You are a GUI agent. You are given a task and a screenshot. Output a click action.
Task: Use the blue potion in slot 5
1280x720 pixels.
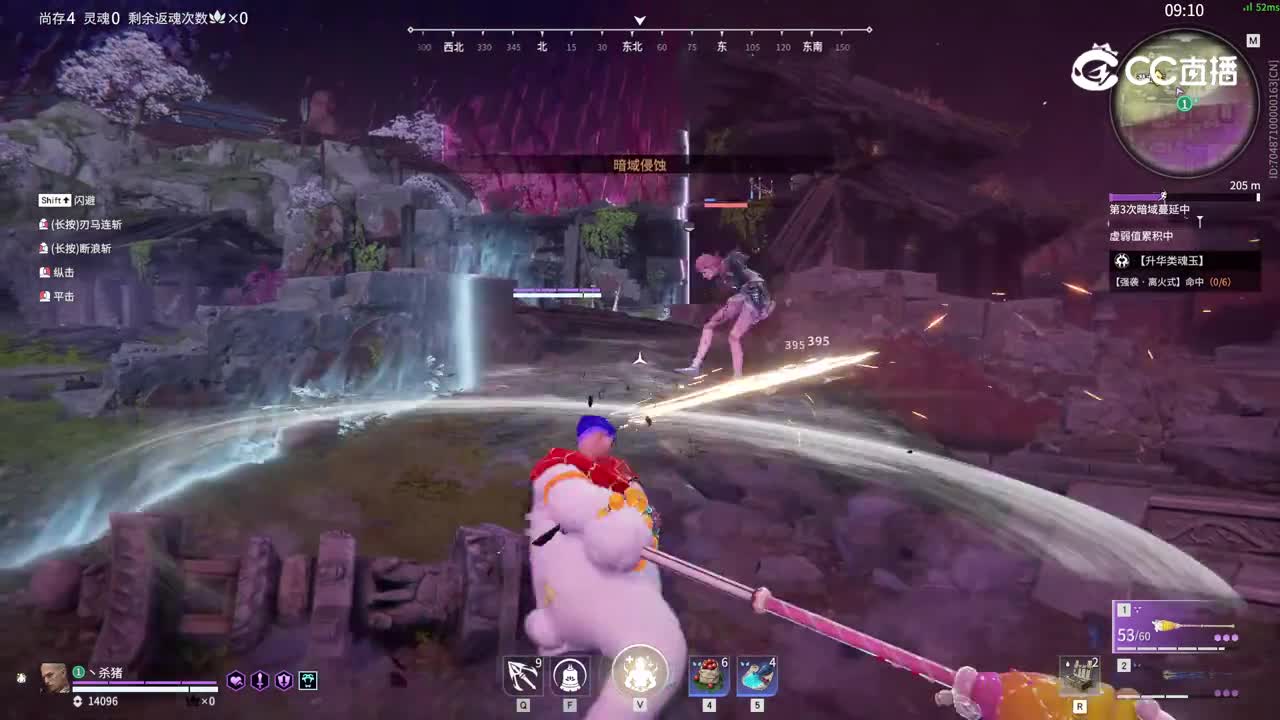click(755, 676)
